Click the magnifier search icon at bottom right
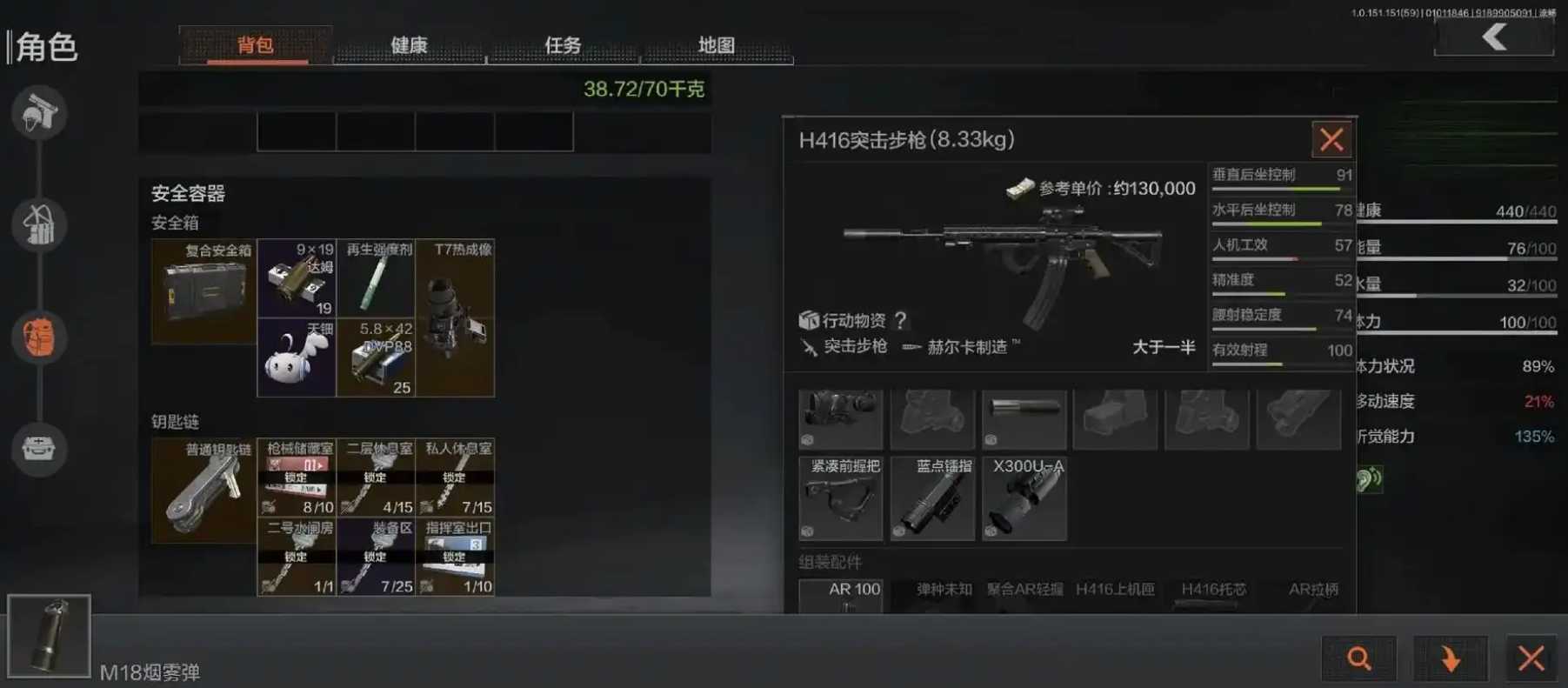The width and height of the screenshot is (1568, 688). (x=1359, y=658)
